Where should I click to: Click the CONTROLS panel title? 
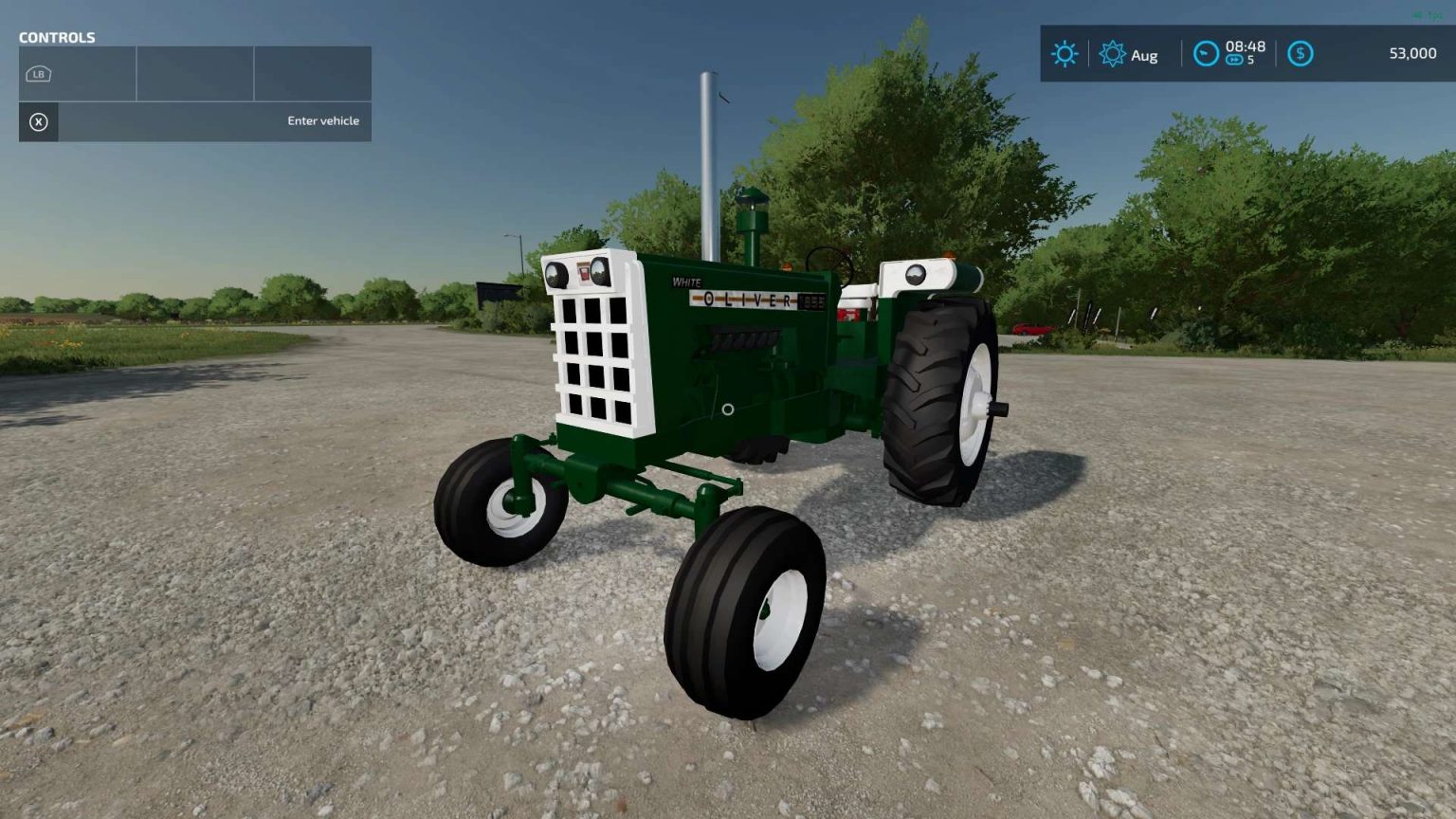(57, 37)
